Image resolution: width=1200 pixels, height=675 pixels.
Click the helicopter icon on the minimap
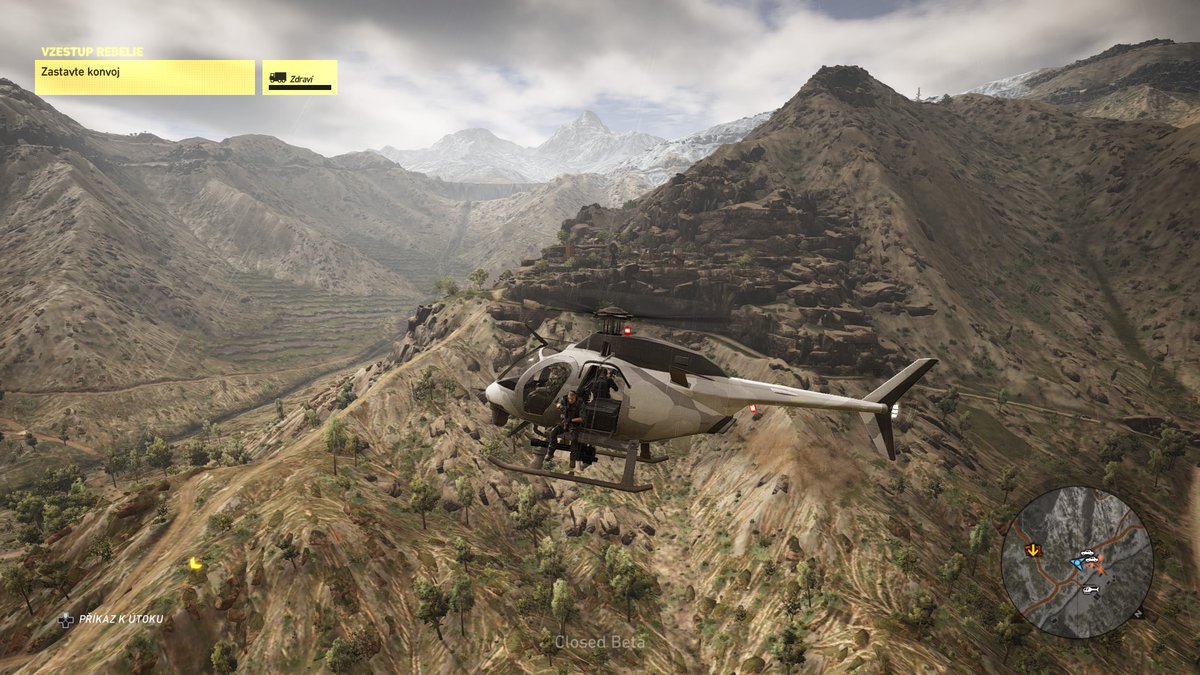1090,589
